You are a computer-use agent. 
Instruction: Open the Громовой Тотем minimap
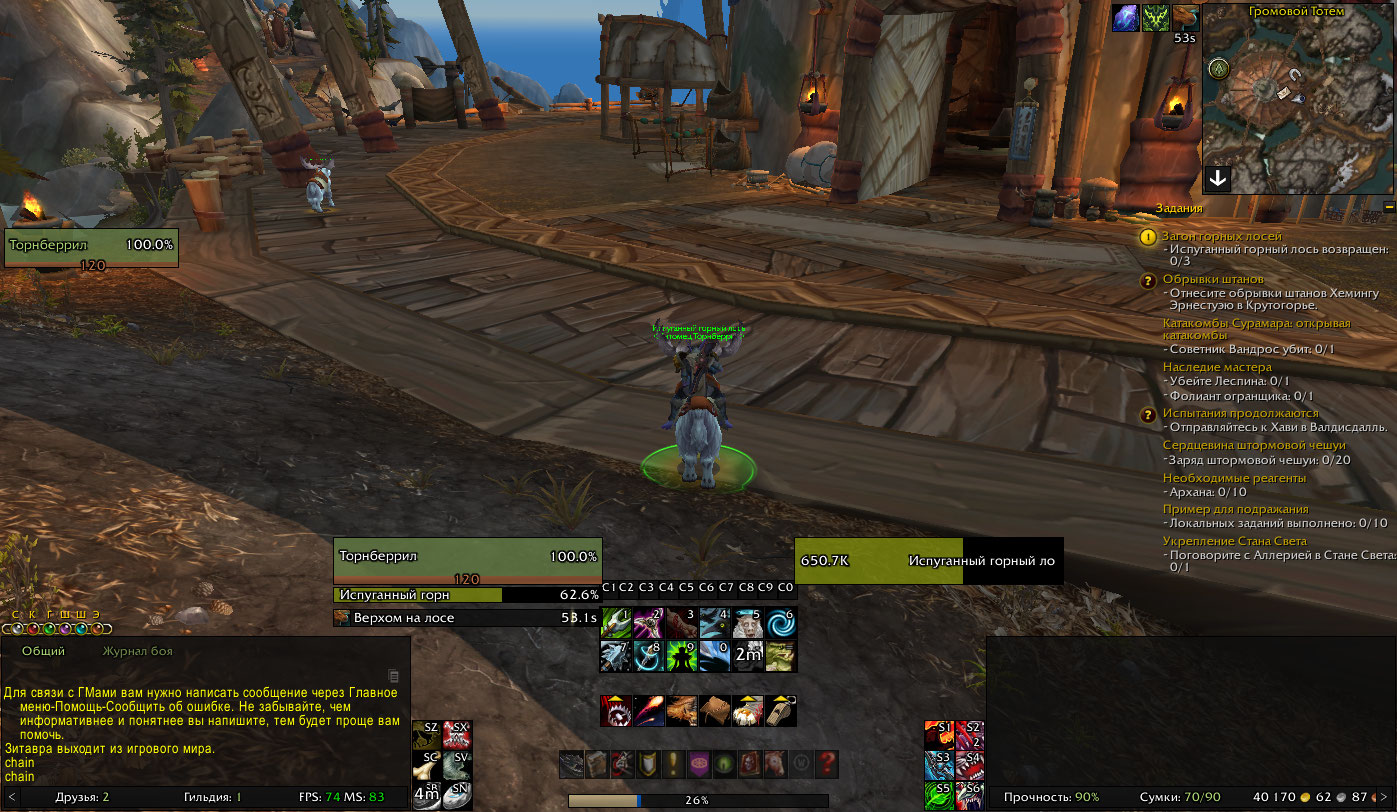pos(1298,100)
